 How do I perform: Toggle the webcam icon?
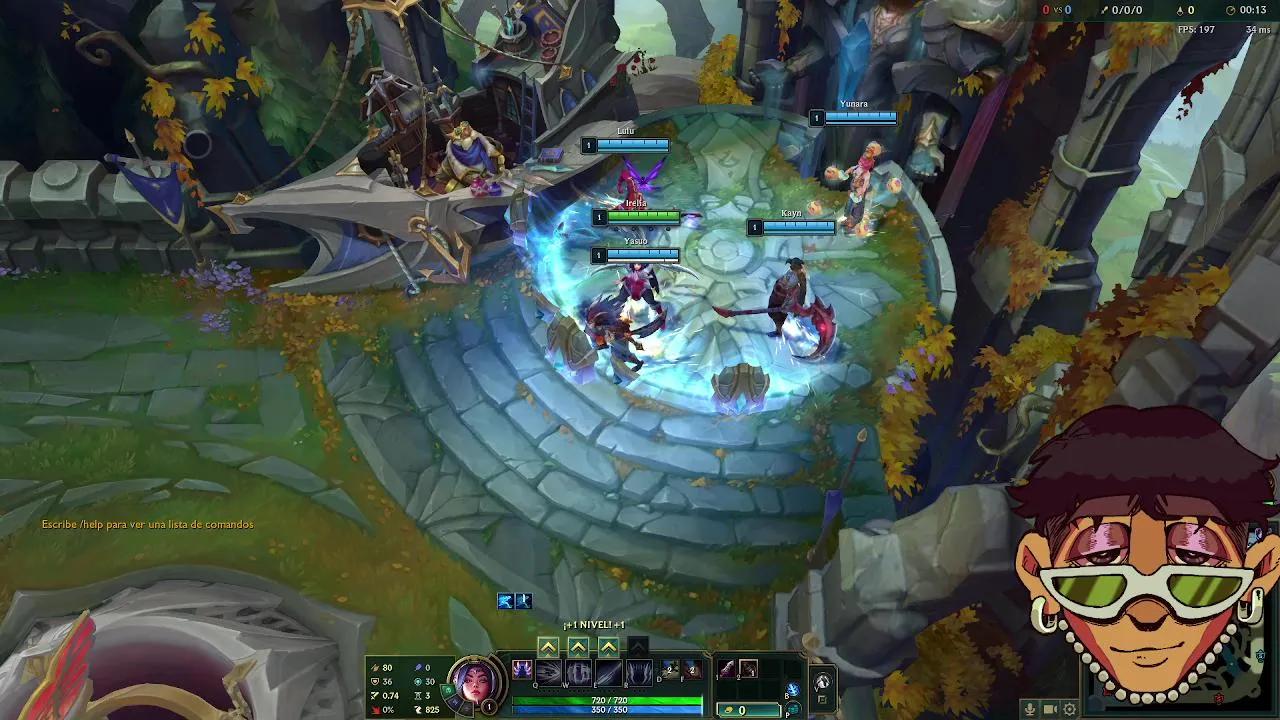(x=1050, y=709)
